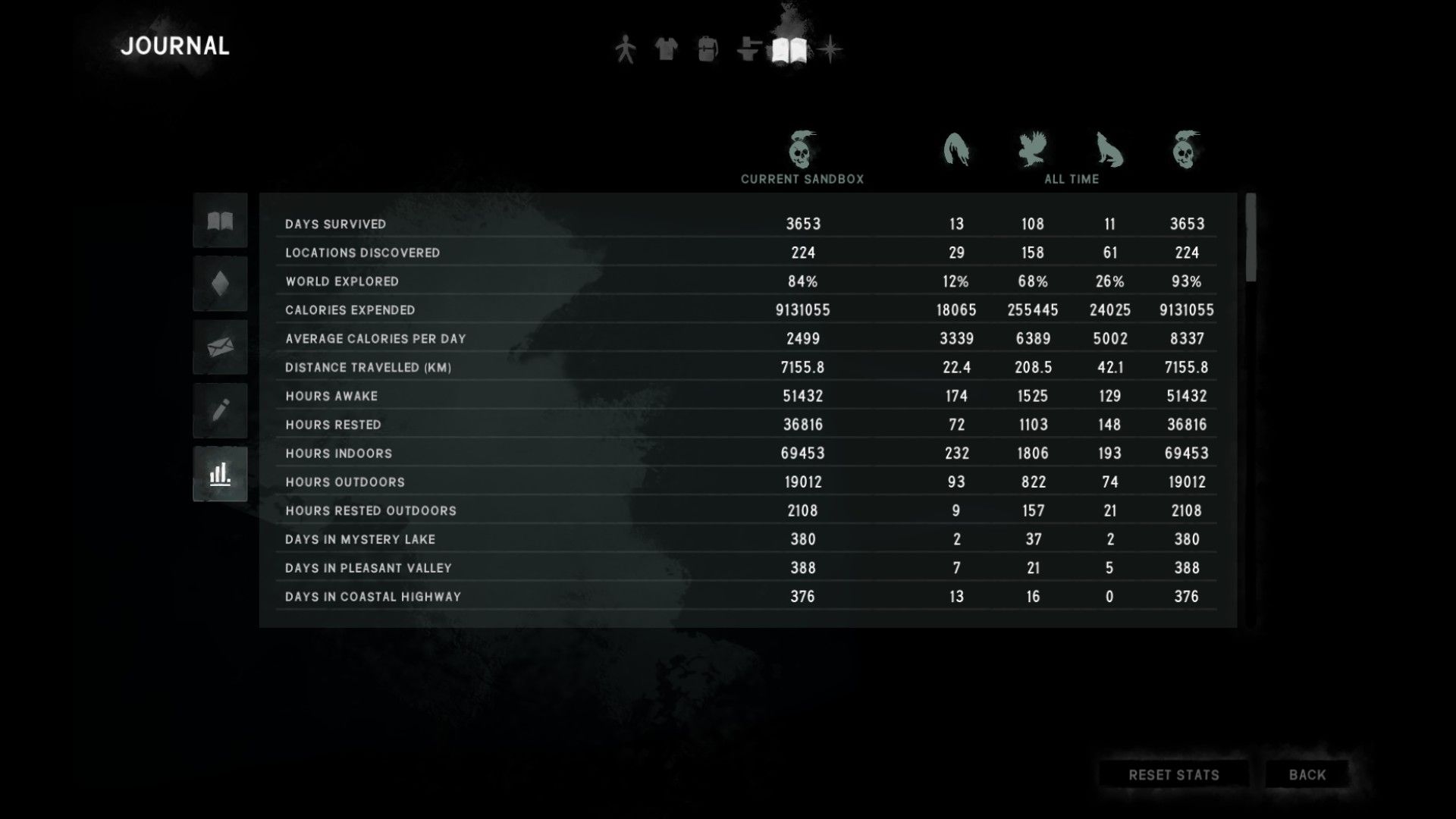The height and width of the screenshot is (819, 1456).
Task: Open the pencil journal notes icon
Action: pos(219,409)
